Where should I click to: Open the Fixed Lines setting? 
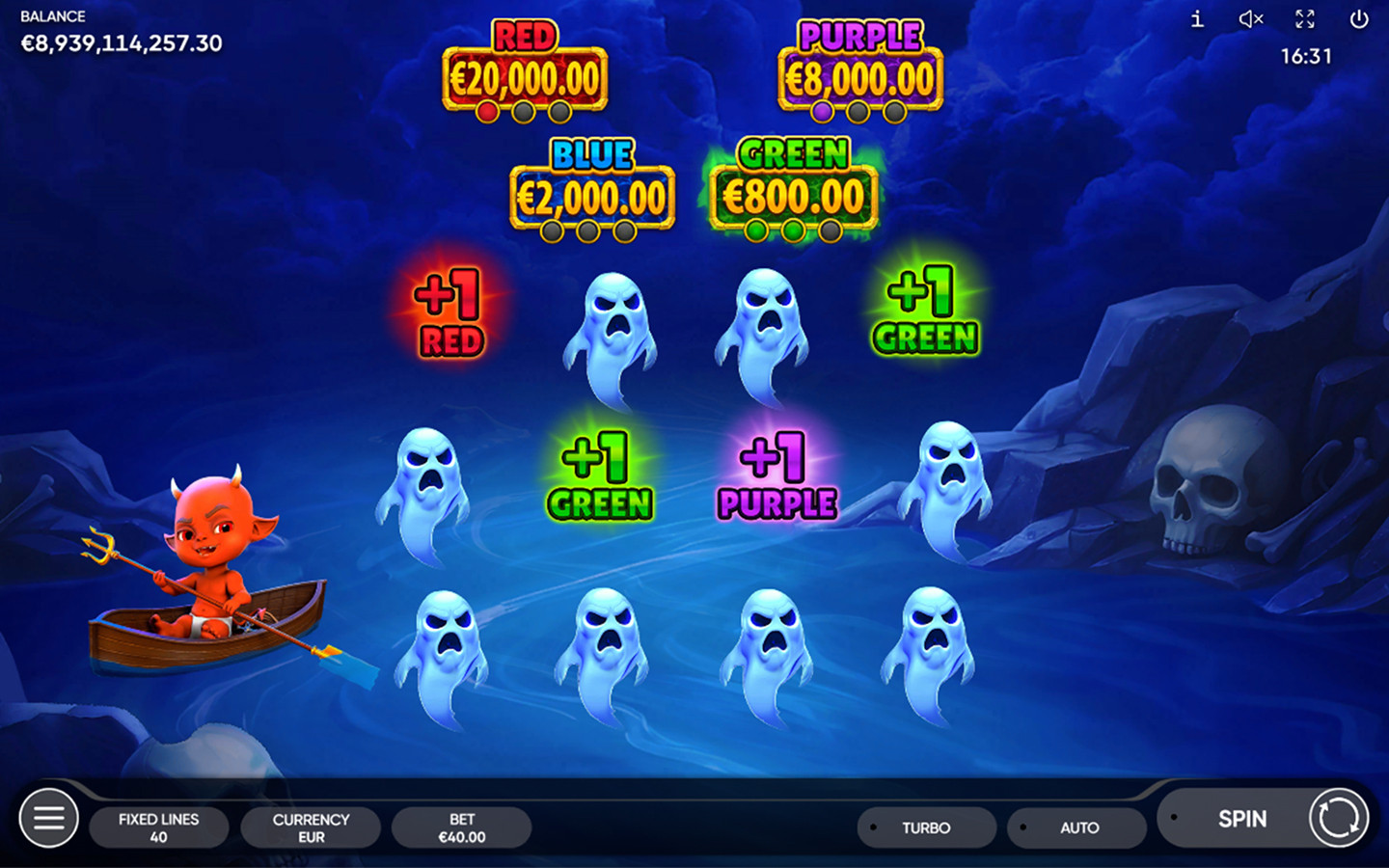pyautogui.click(x=159, y=827)
